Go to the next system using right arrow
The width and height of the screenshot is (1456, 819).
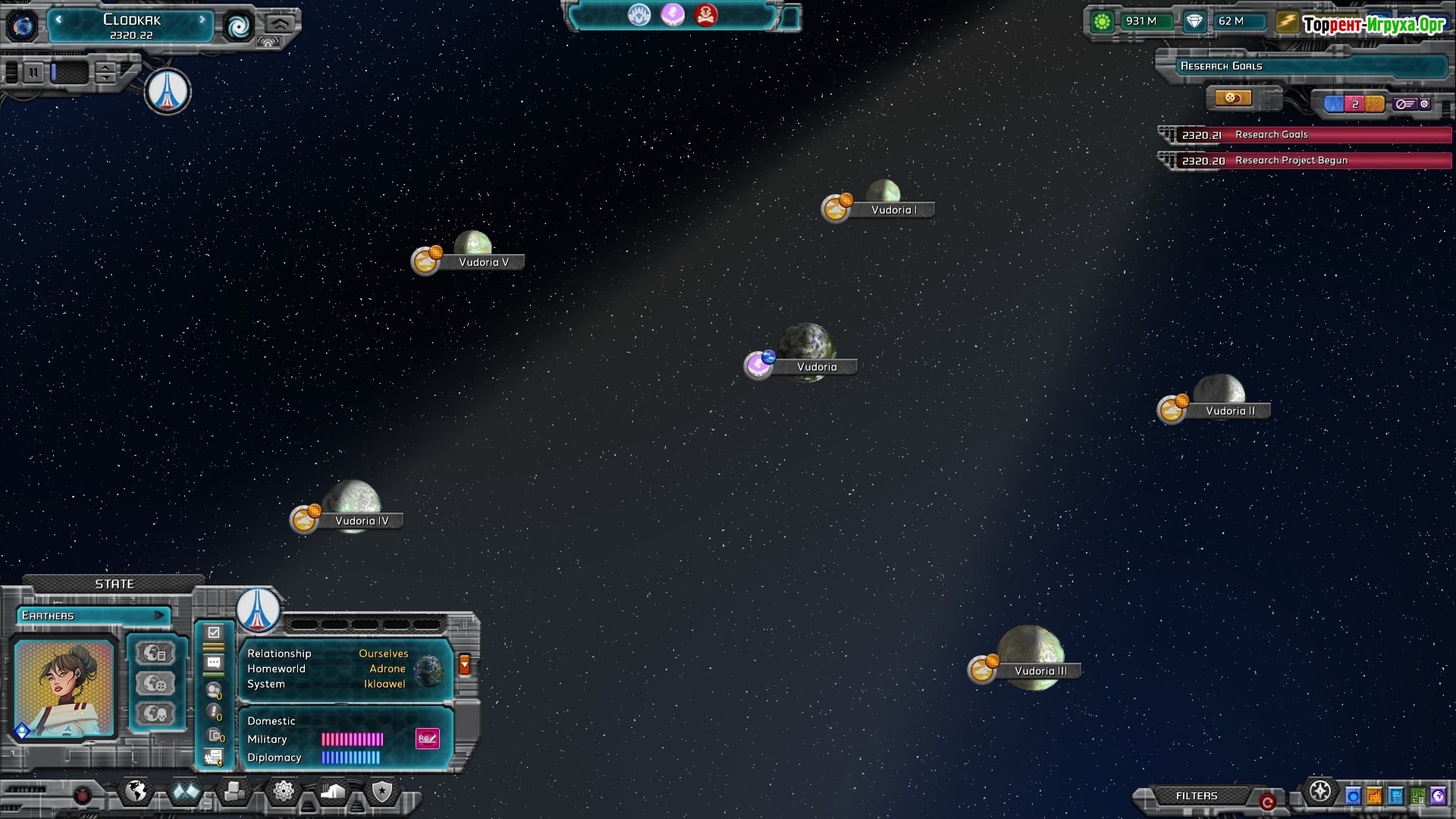202,20
